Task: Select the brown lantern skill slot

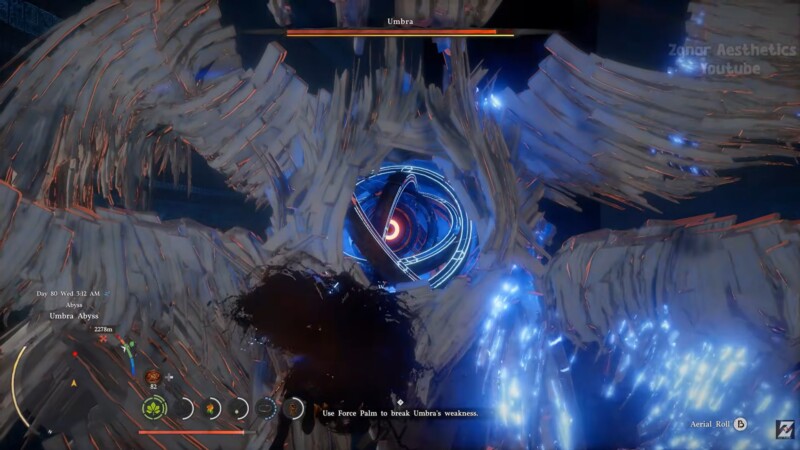Action: coord(294,408)
